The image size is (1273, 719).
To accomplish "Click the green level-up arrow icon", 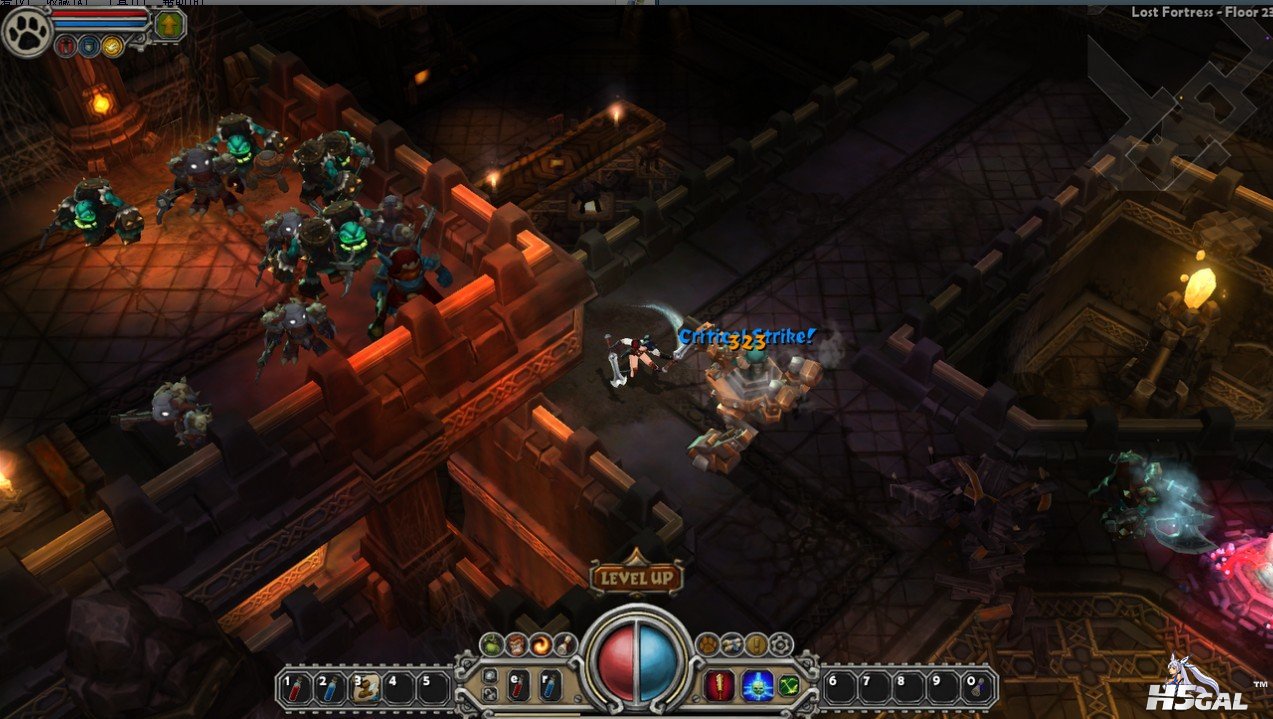I will [x=169, y=24].
